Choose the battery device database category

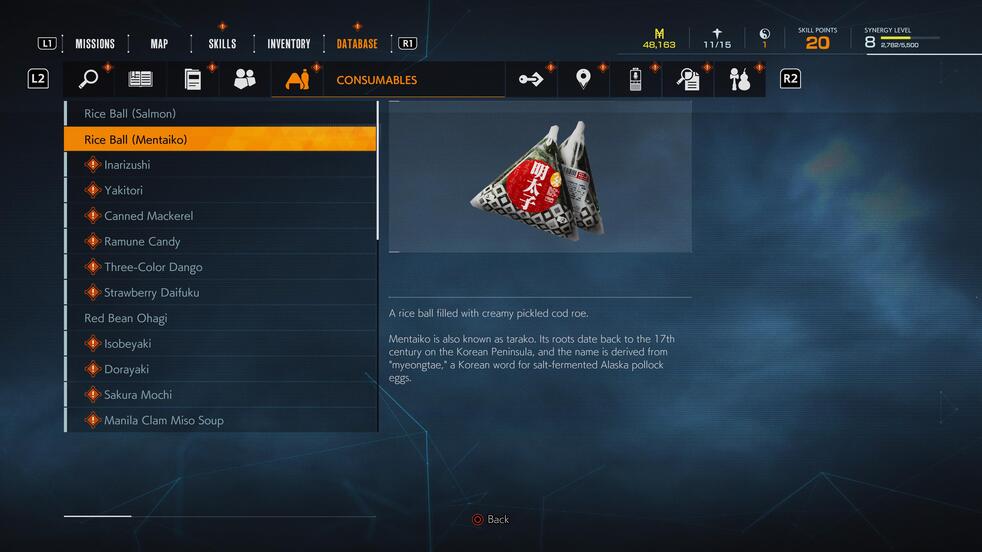click(635, 80)
